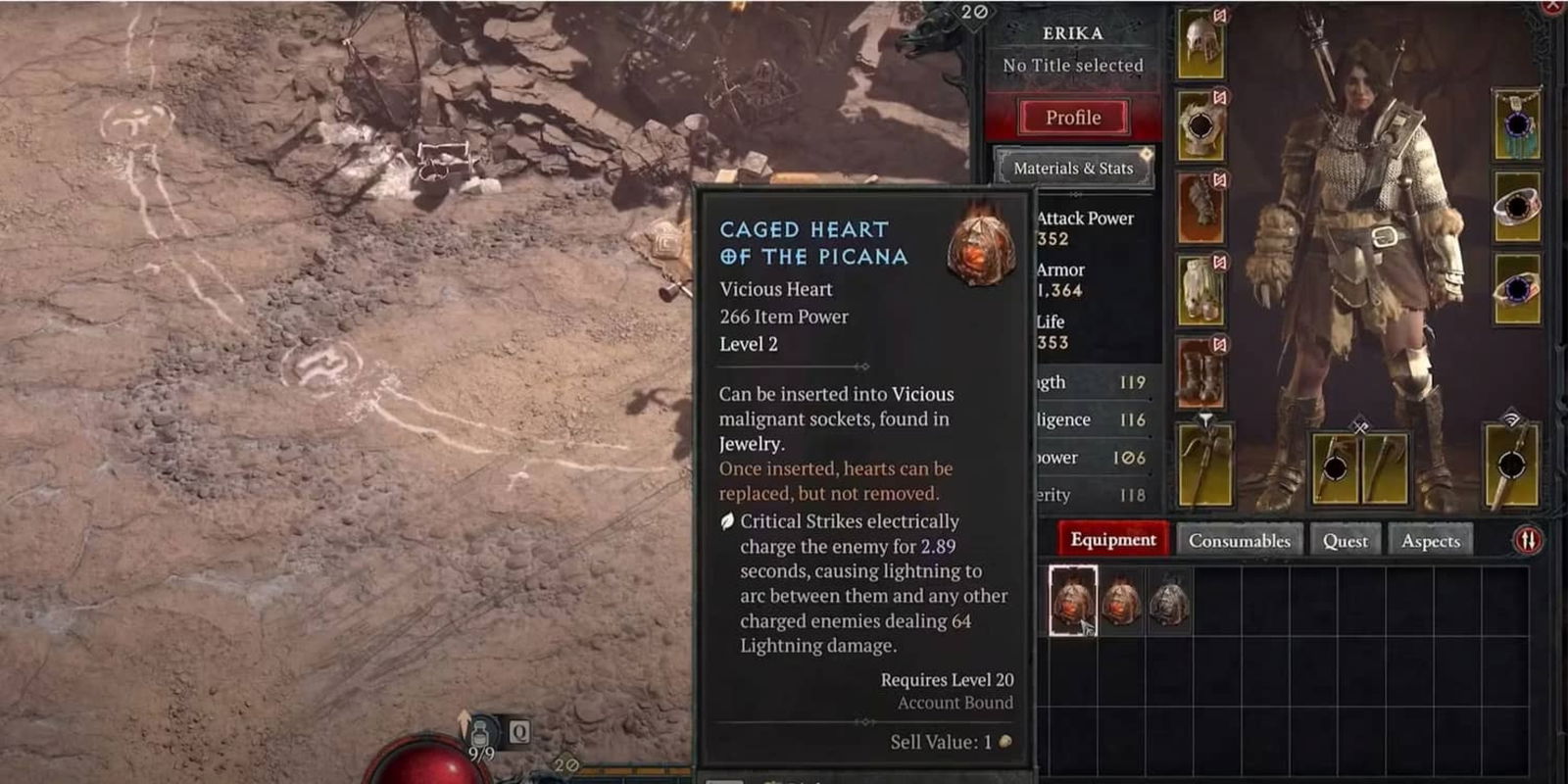Click the health potion flask
Viewport: 1568px width, 784px height.
pos(480,730)
